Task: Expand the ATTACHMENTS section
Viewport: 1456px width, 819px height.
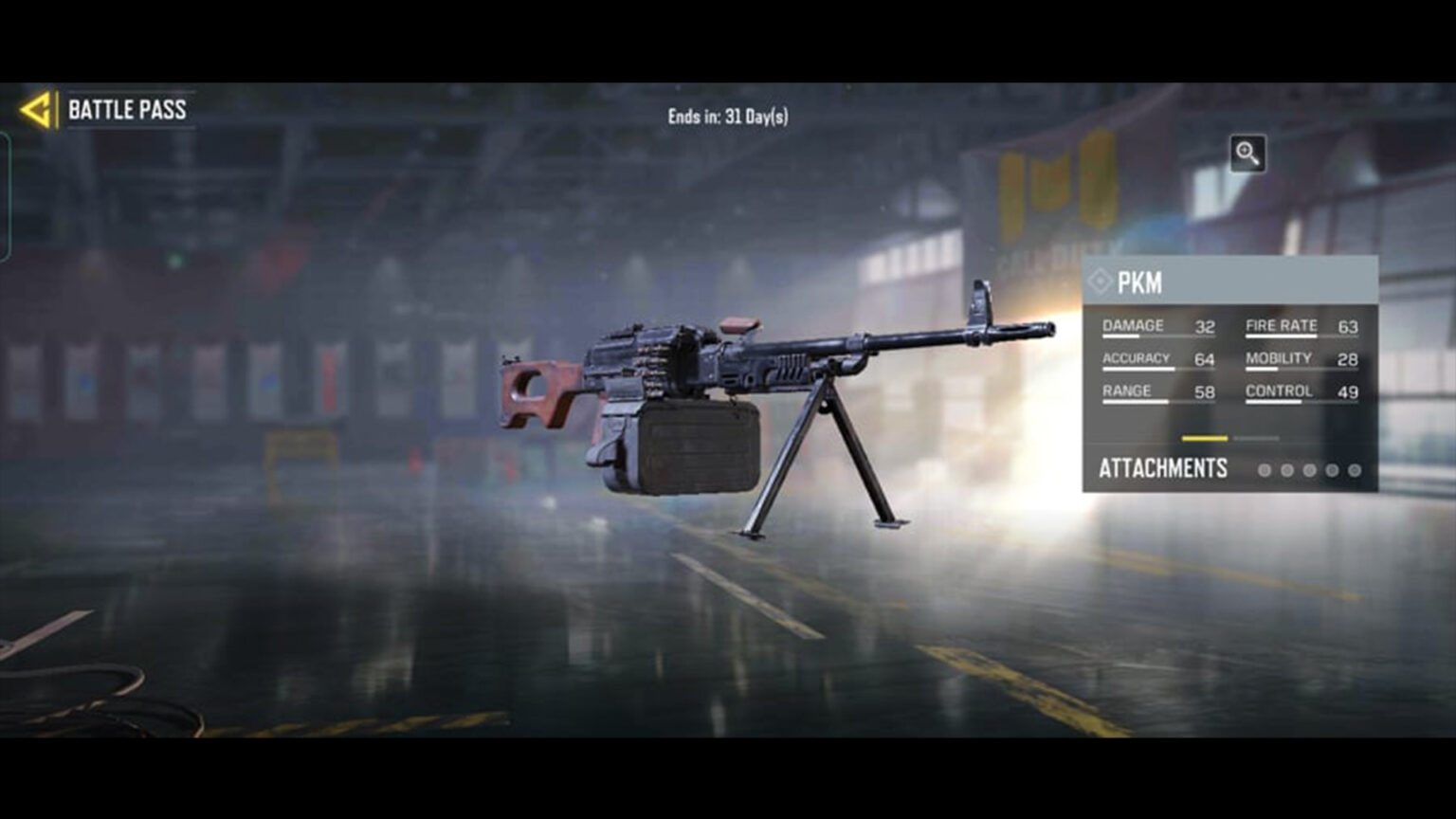Action: (1161, 467)
